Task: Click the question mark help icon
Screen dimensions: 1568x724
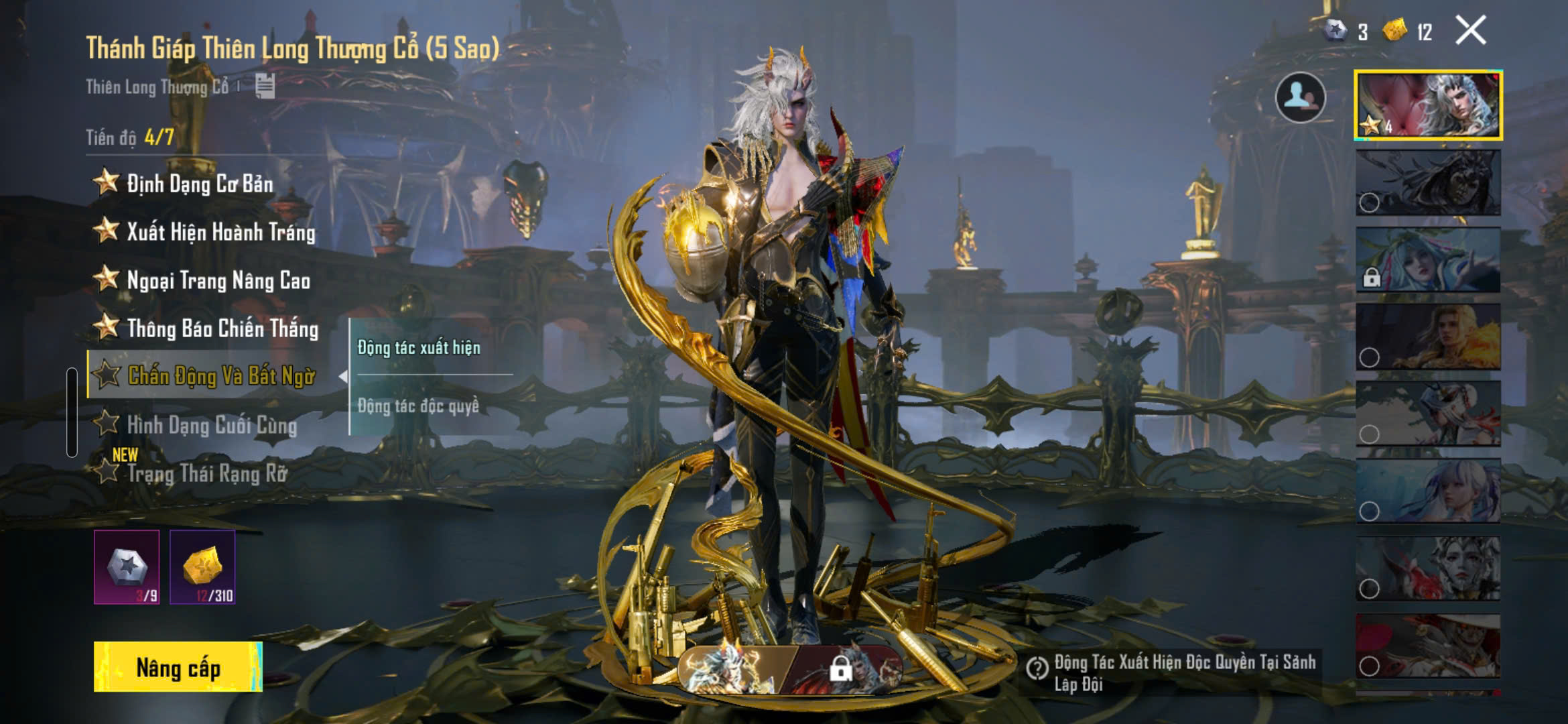Action: tap(1037, 668)
